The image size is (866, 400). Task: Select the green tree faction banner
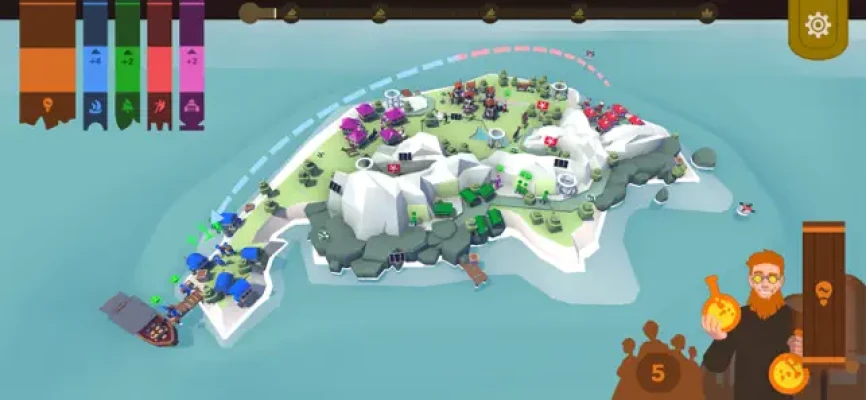coord(127,65)
